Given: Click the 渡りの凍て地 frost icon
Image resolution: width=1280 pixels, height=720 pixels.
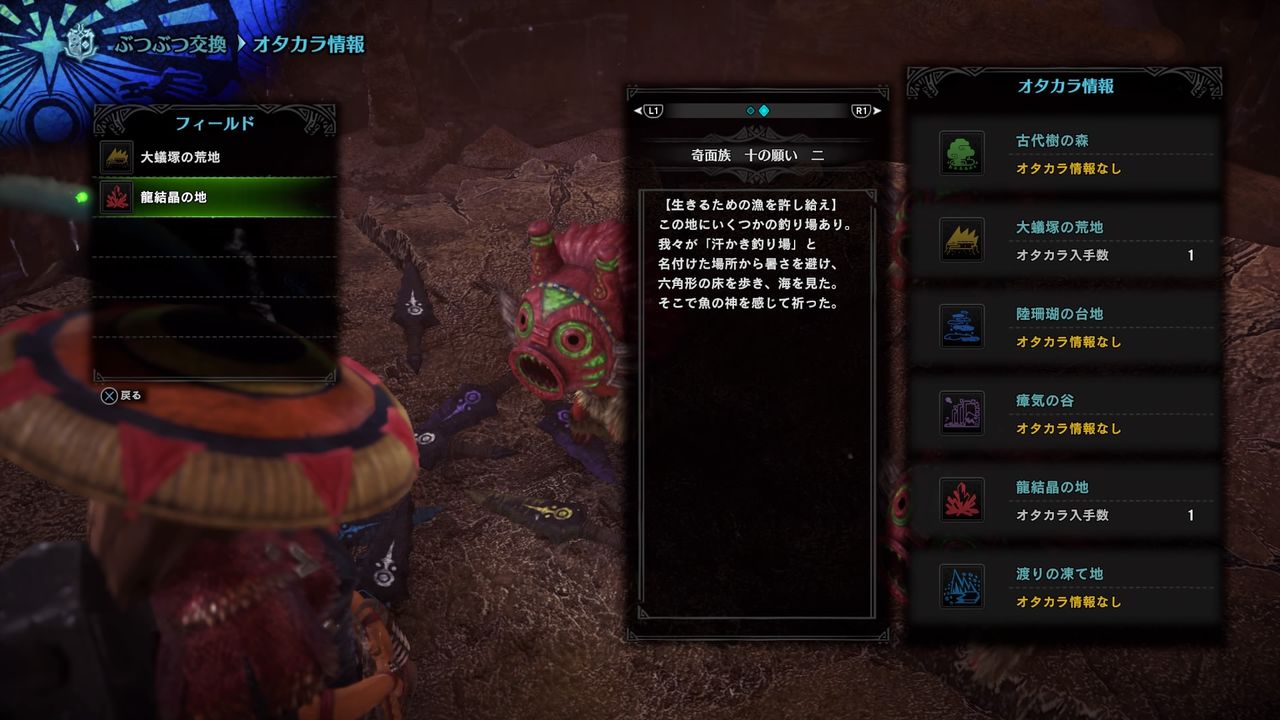Looking at the screenshot, I should 960,586.
